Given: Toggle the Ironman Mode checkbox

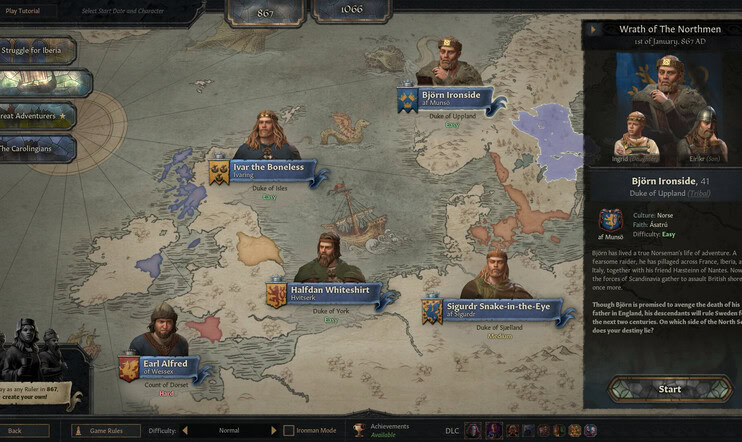Looking at the screenshot, I should click(x=289, y=430).
